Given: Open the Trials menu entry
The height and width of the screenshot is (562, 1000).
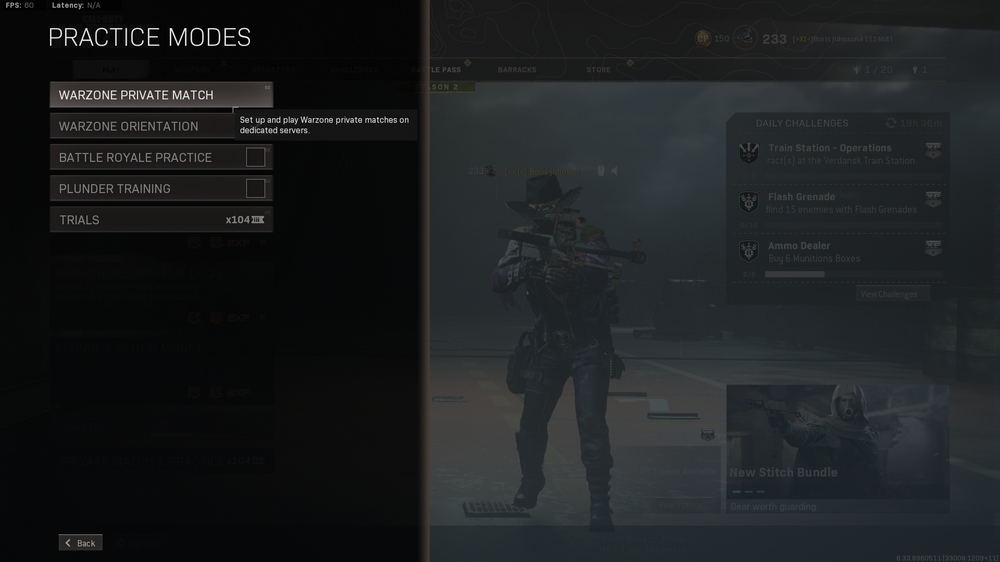Looking at the screenshot, I should [160, 219].
